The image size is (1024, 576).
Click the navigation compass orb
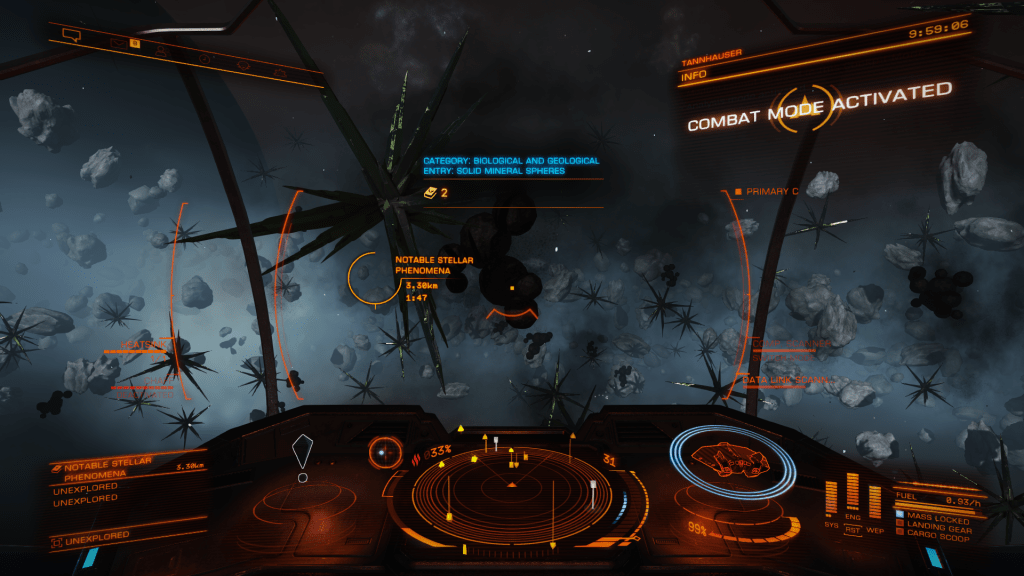[383, 452]
